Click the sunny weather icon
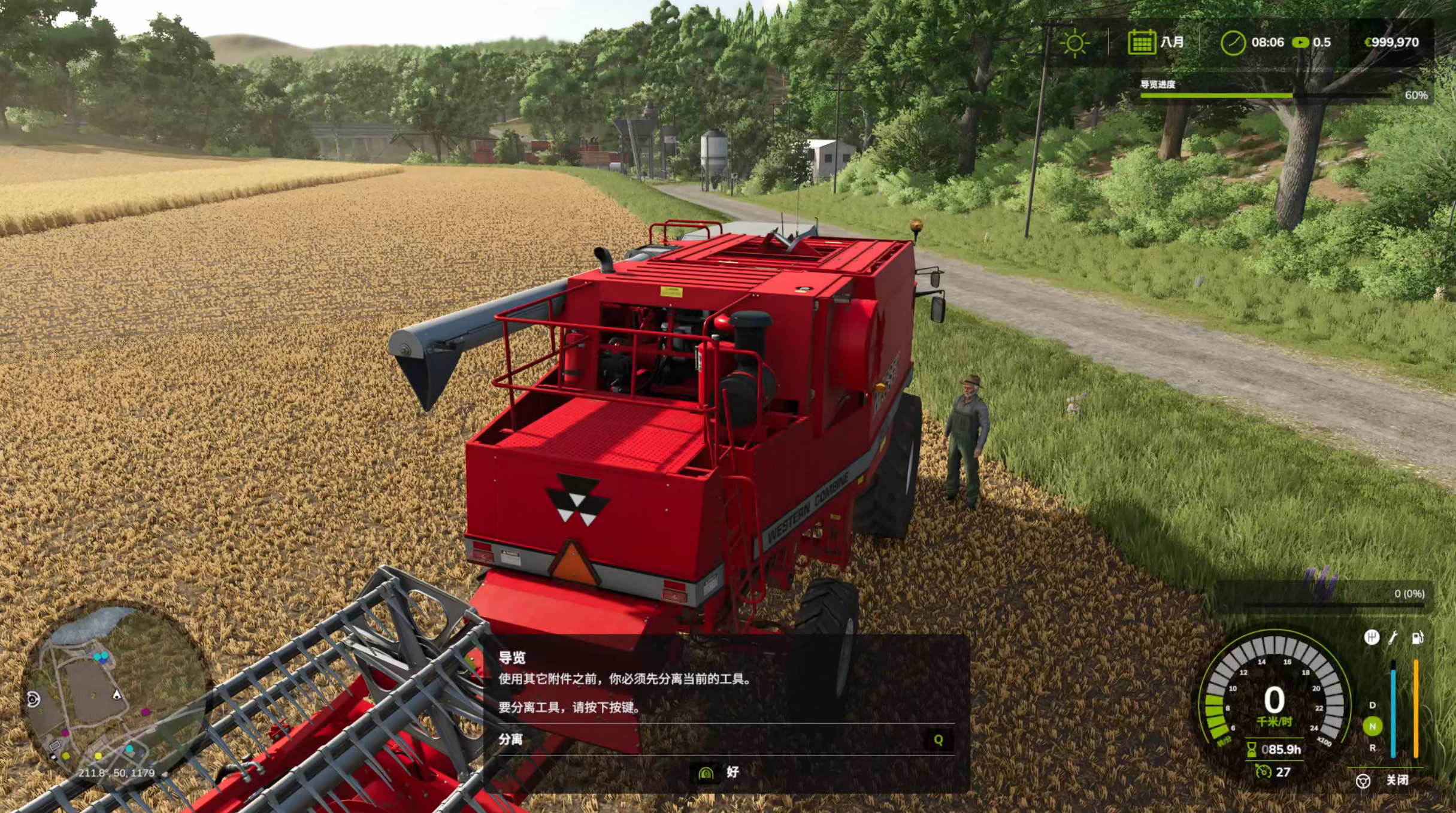The height and width of the screenshot is (813, 1456). 1074,43
